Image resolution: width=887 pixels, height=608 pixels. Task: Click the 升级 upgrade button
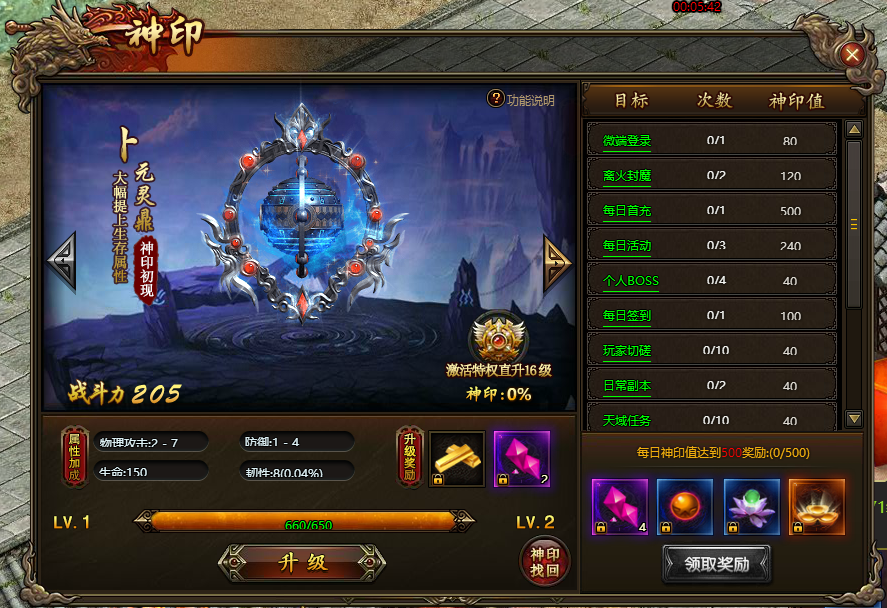(x=302, y=562)
